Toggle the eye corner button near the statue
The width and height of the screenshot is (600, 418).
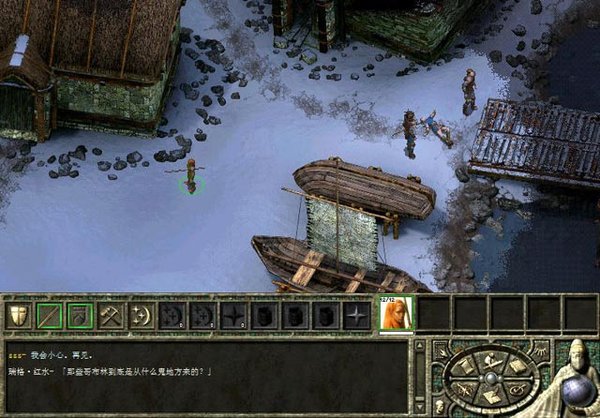(x=541, y=351)
